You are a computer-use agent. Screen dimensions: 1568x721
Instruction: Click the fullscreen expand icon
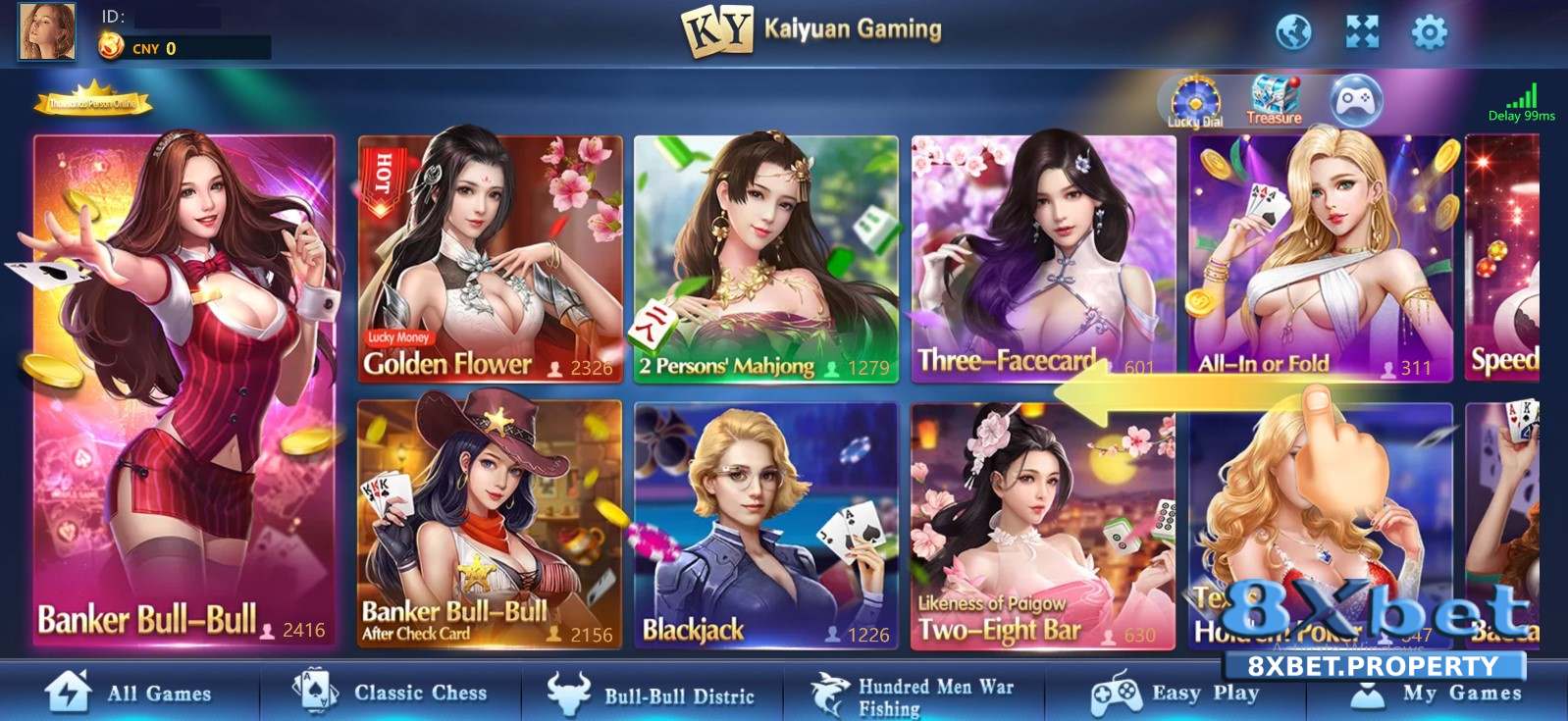[x=1361, y=30]
